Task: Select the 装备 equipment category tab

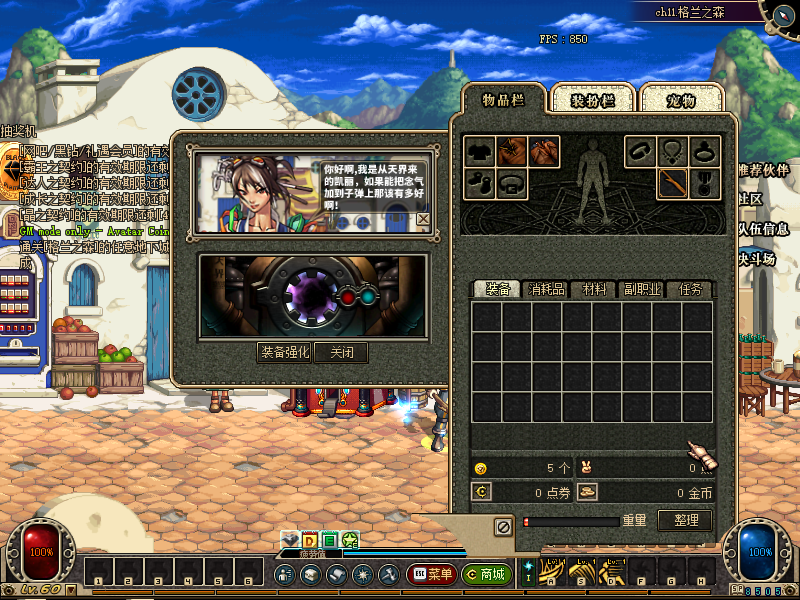Action: click(498, 289)
